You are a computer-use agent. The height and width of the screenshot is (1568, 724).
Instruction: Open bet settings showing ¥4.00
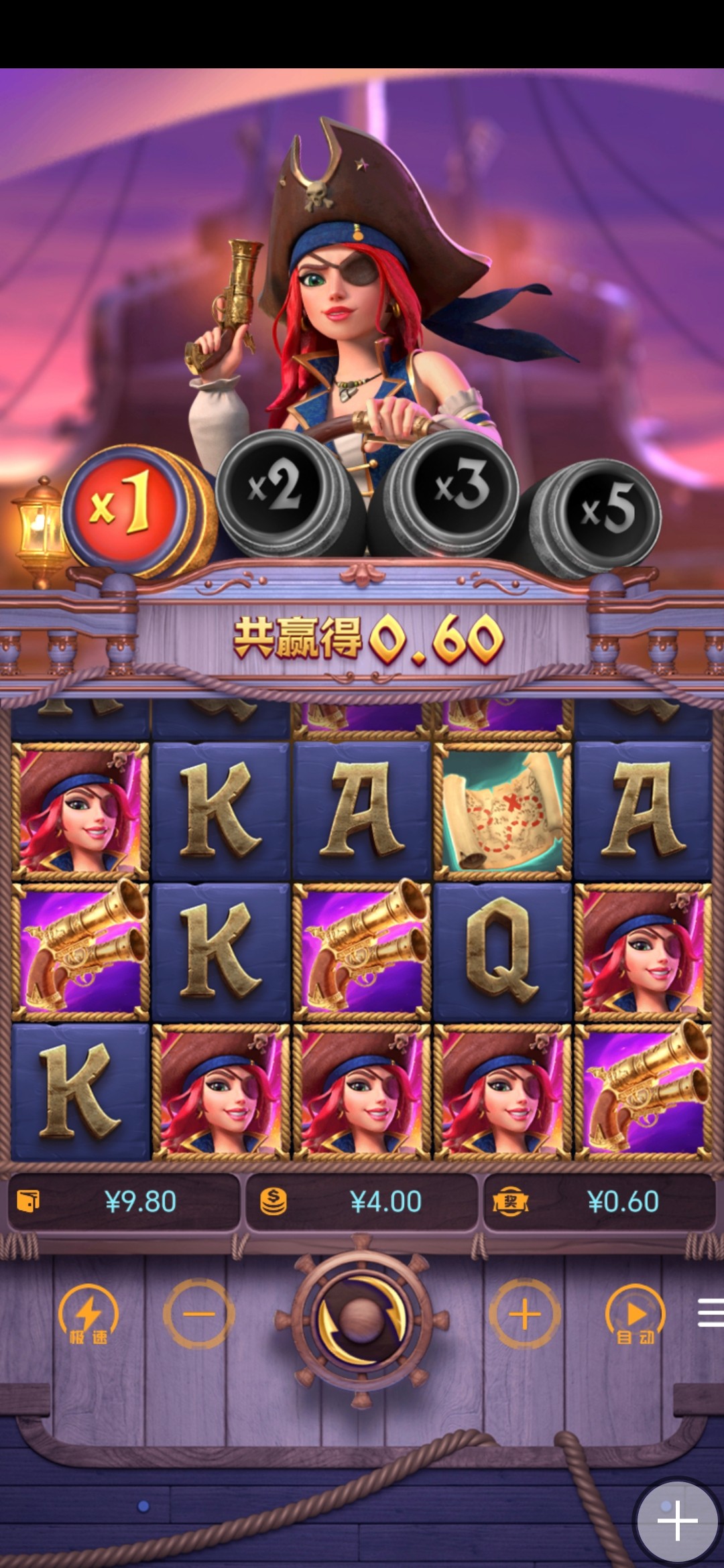point(362,1201)
